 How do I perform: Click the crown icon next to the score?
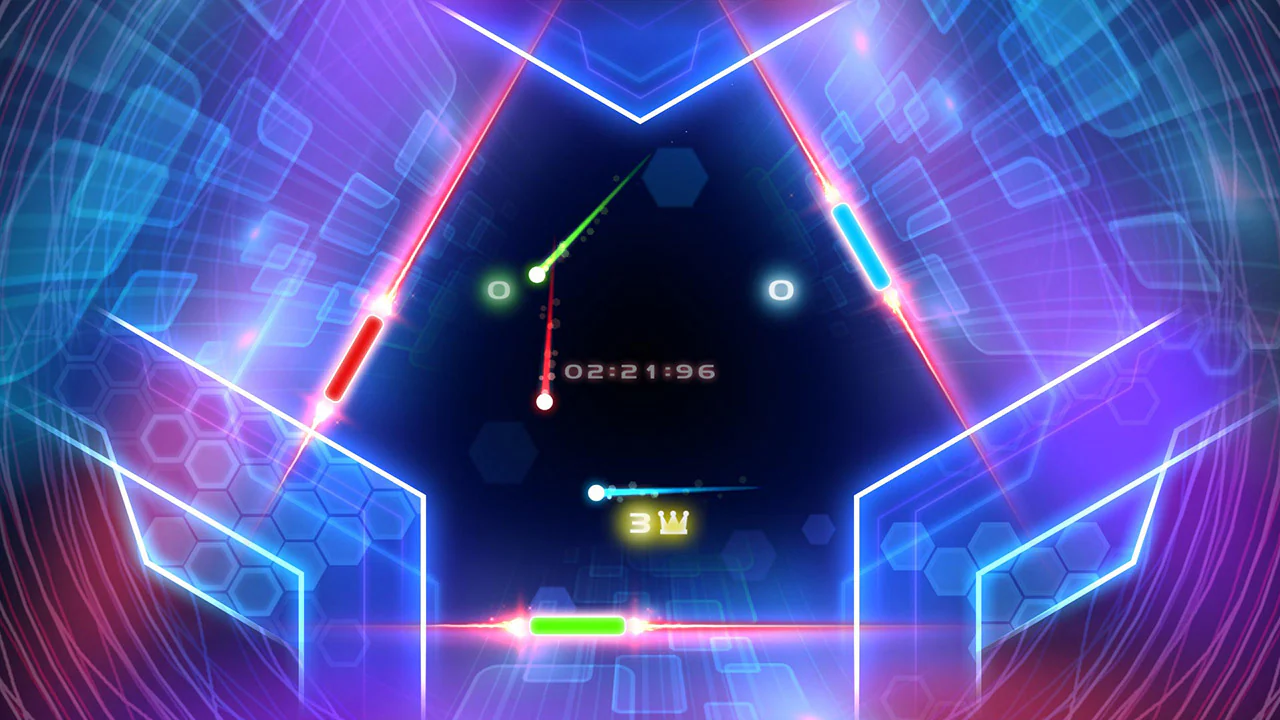click(x=672, y=520)
